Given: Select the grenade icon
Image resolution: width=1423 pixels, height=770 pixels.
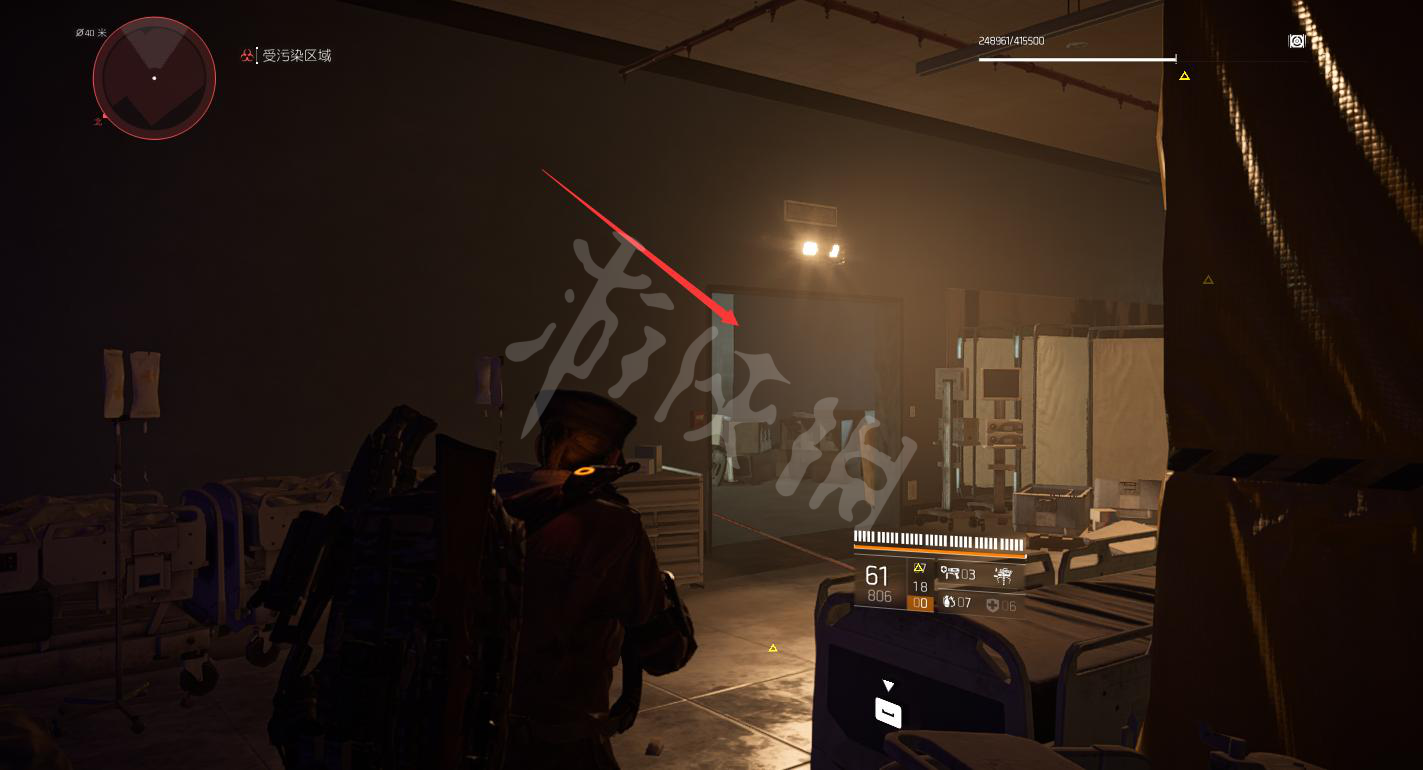Looking at the screenshot, I should pyautogui.click(x=948, y=603).
